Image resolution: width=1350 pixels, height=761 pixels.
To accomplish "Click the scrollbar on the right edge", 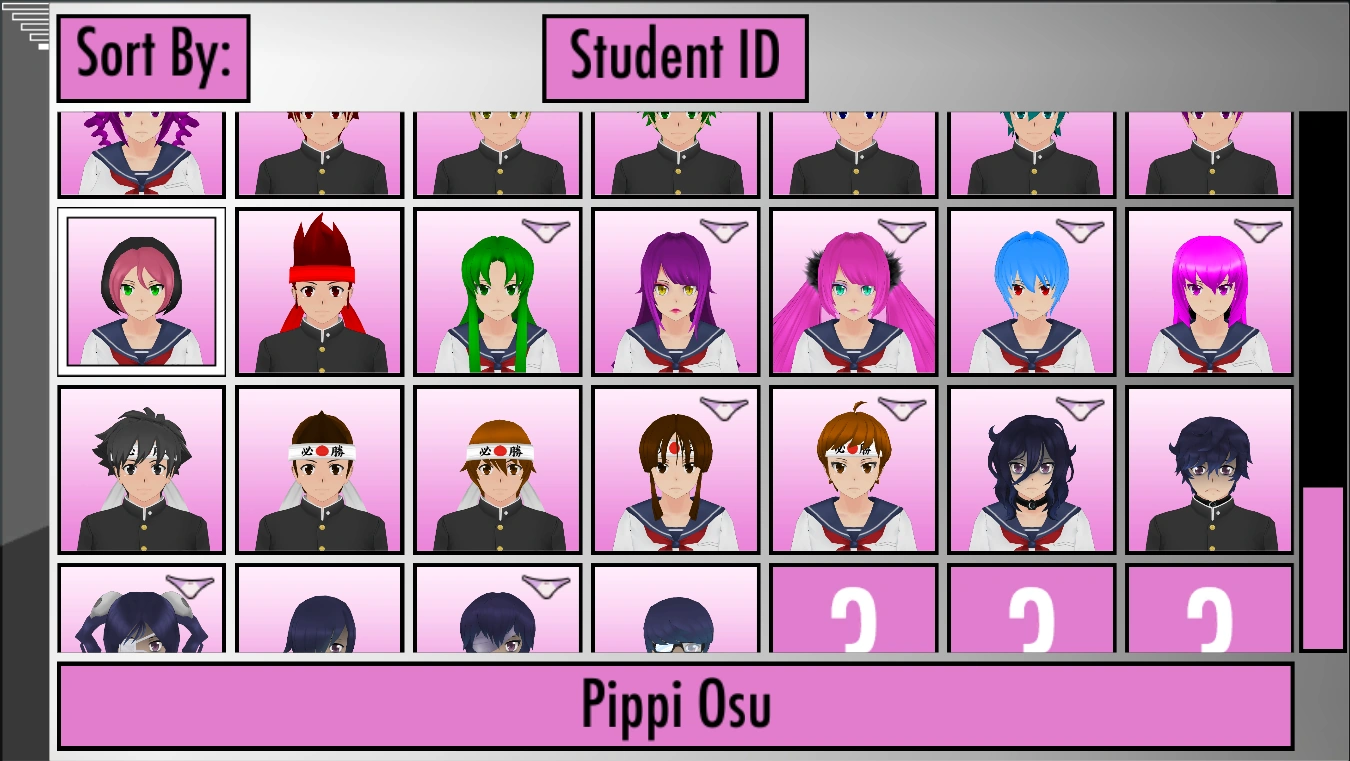I will pyautogui.click(x=1322, y=560).
